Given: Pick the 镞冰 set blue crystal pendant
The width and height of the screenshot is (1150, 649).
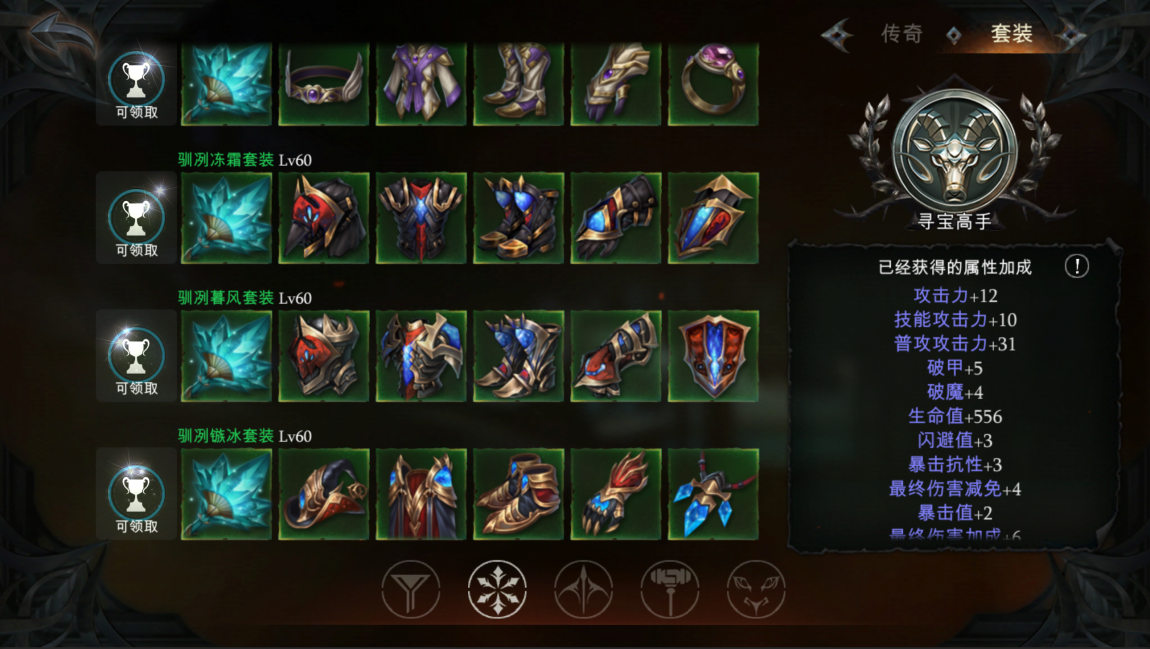Looking at the screenshot, I should (713, 494).
